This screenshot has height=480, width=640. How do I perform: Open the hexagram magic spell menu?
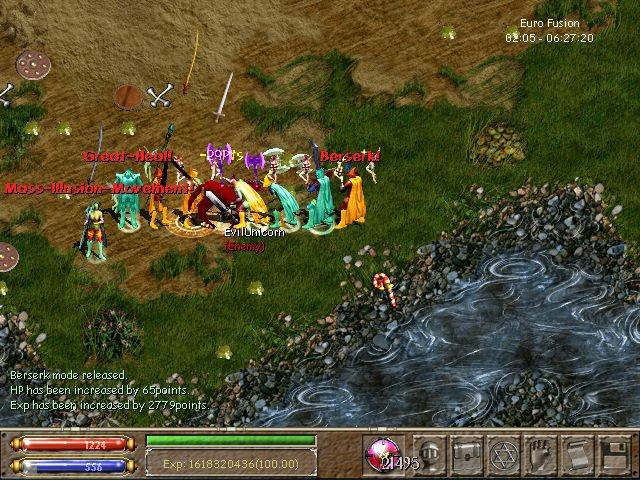point(503,452)
